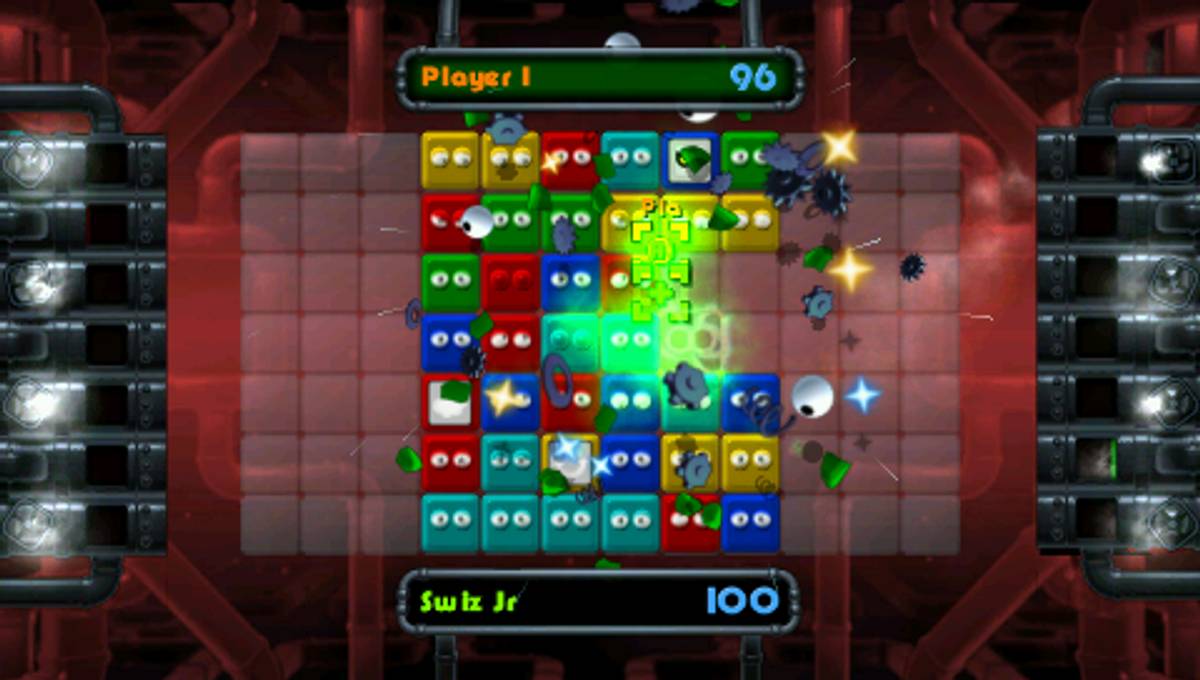Choose the blue block covered by a gold star

pyautogui.click(x=509, y=401)
